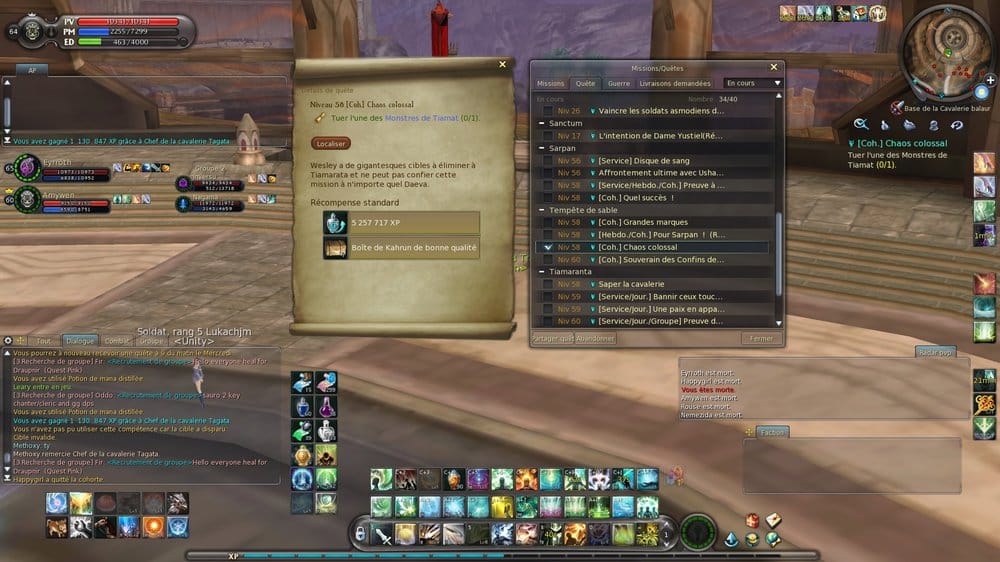Untick the Chaos colossal tracking checkbox

coord(546,247)
